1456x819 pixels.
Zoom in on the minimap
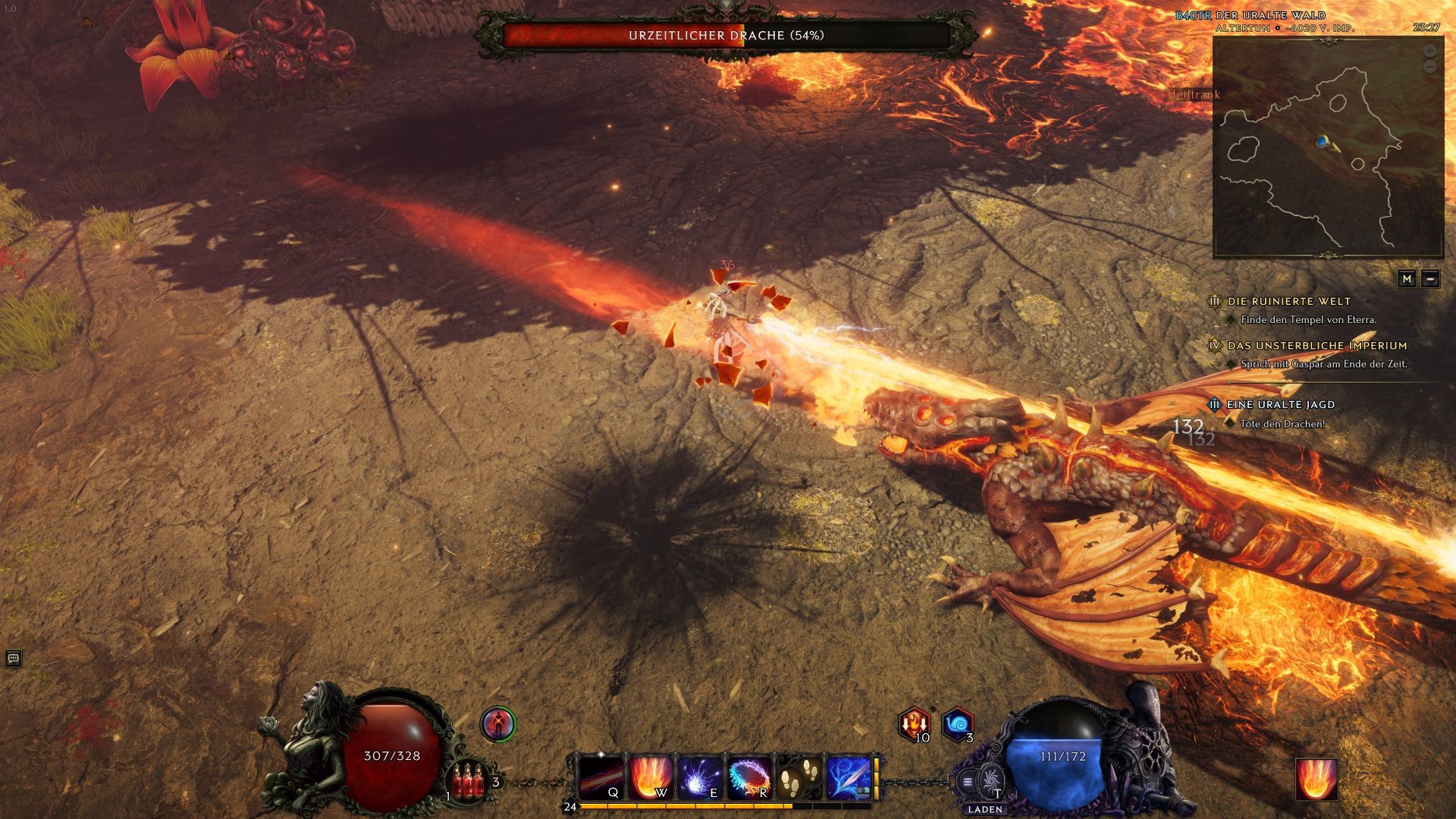1429,52
